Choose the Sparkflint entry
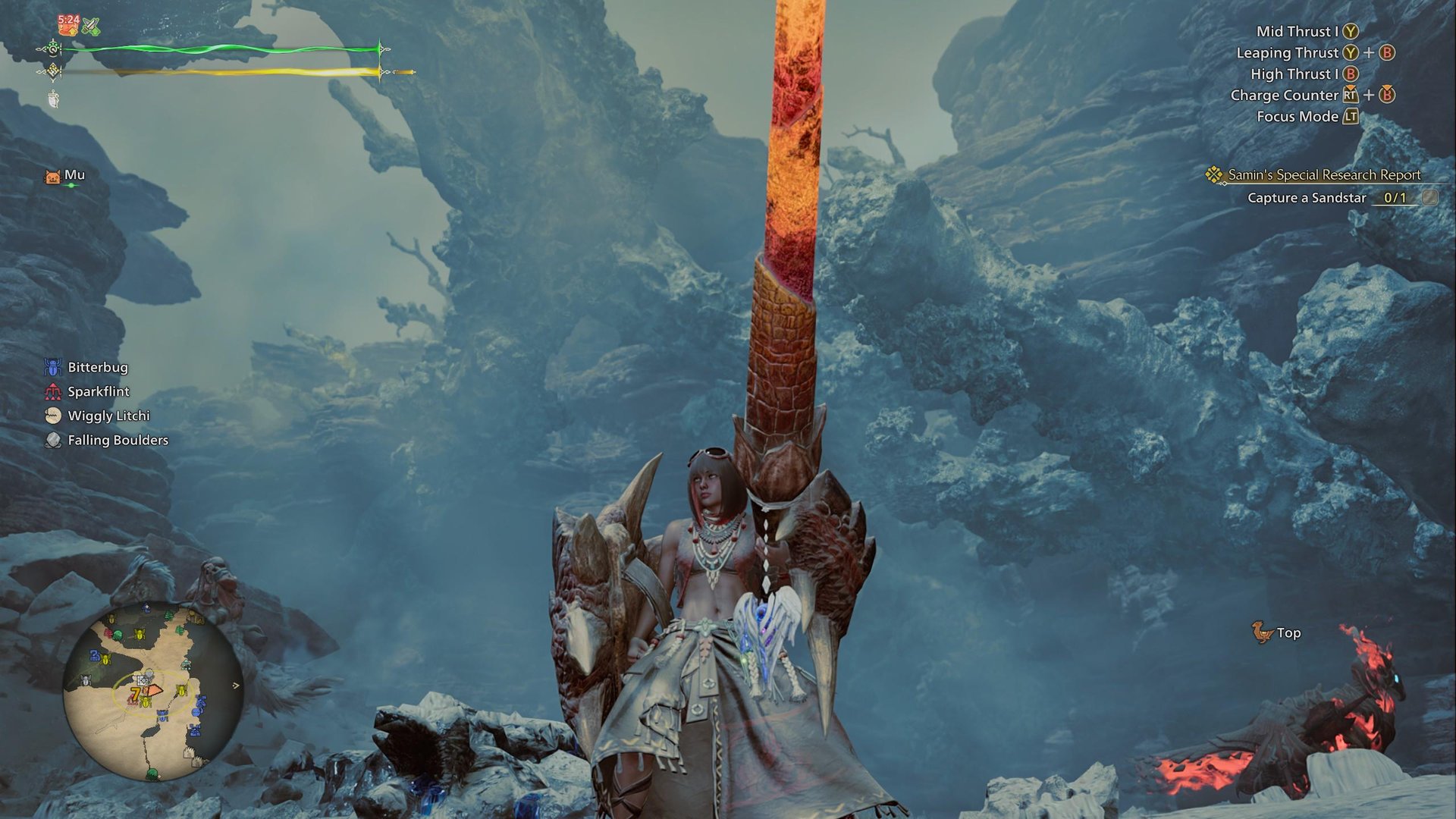This screenshot has width=1456, height=819. (x=99, y=391)
